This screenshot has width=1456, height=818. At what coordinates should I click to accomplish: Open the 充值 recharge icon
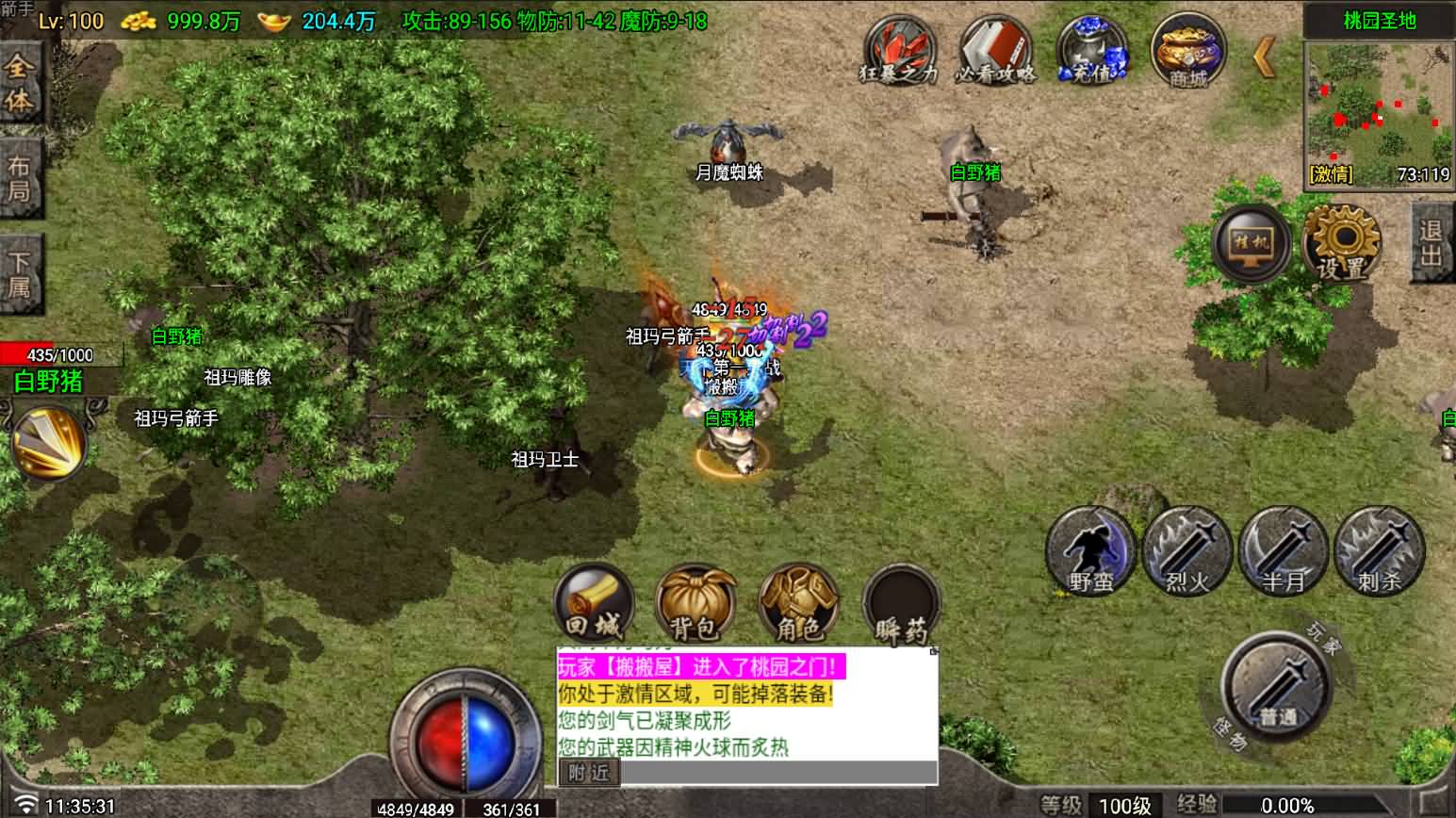(1092, 51)
